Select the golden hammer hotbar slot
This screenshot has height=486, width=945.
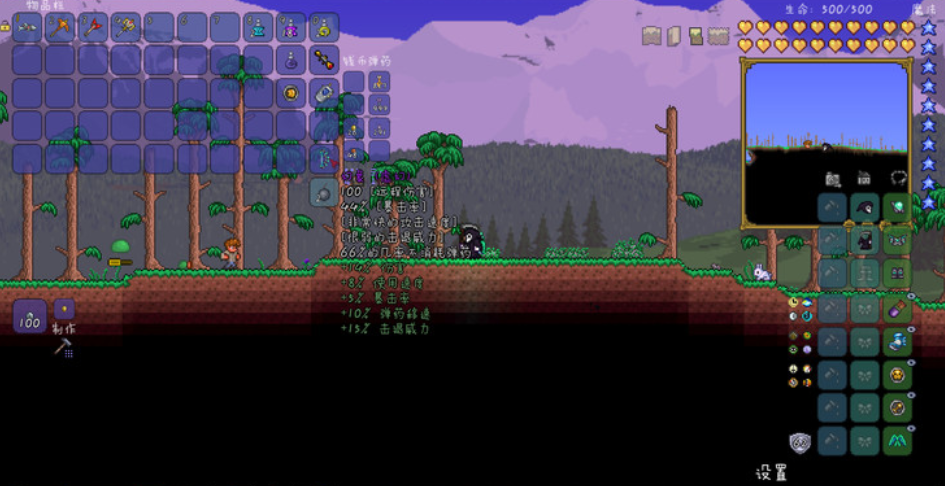click(126, 27)
